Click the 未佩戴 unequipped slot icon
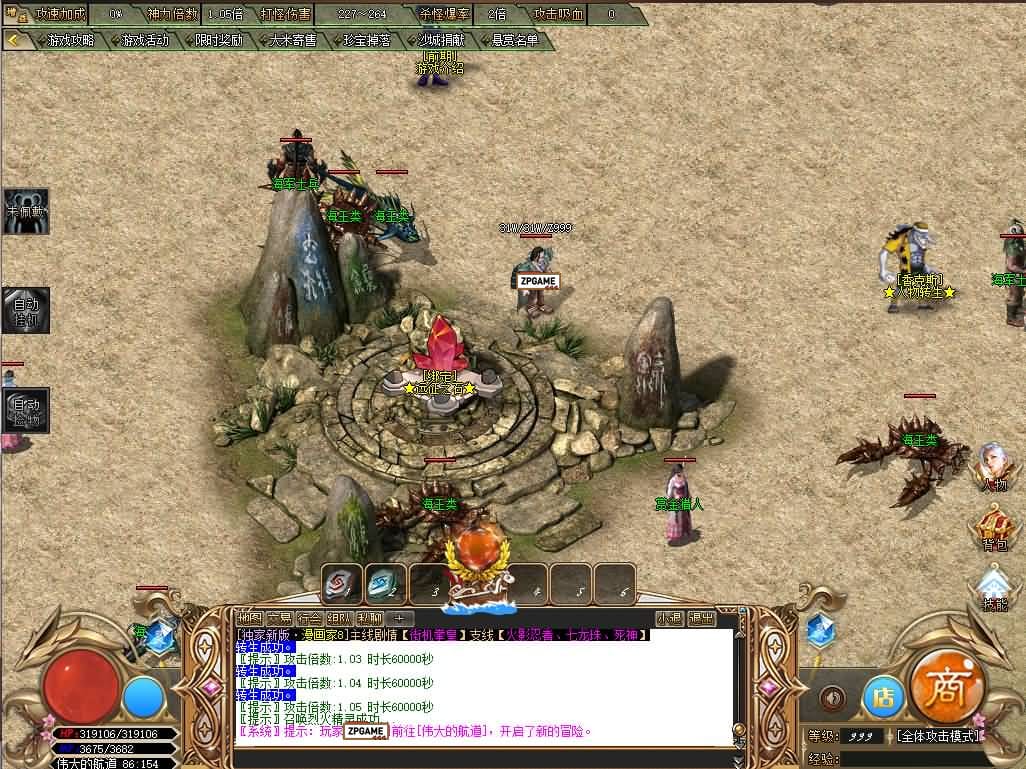1026x769 pixels. tap(25, 211)
